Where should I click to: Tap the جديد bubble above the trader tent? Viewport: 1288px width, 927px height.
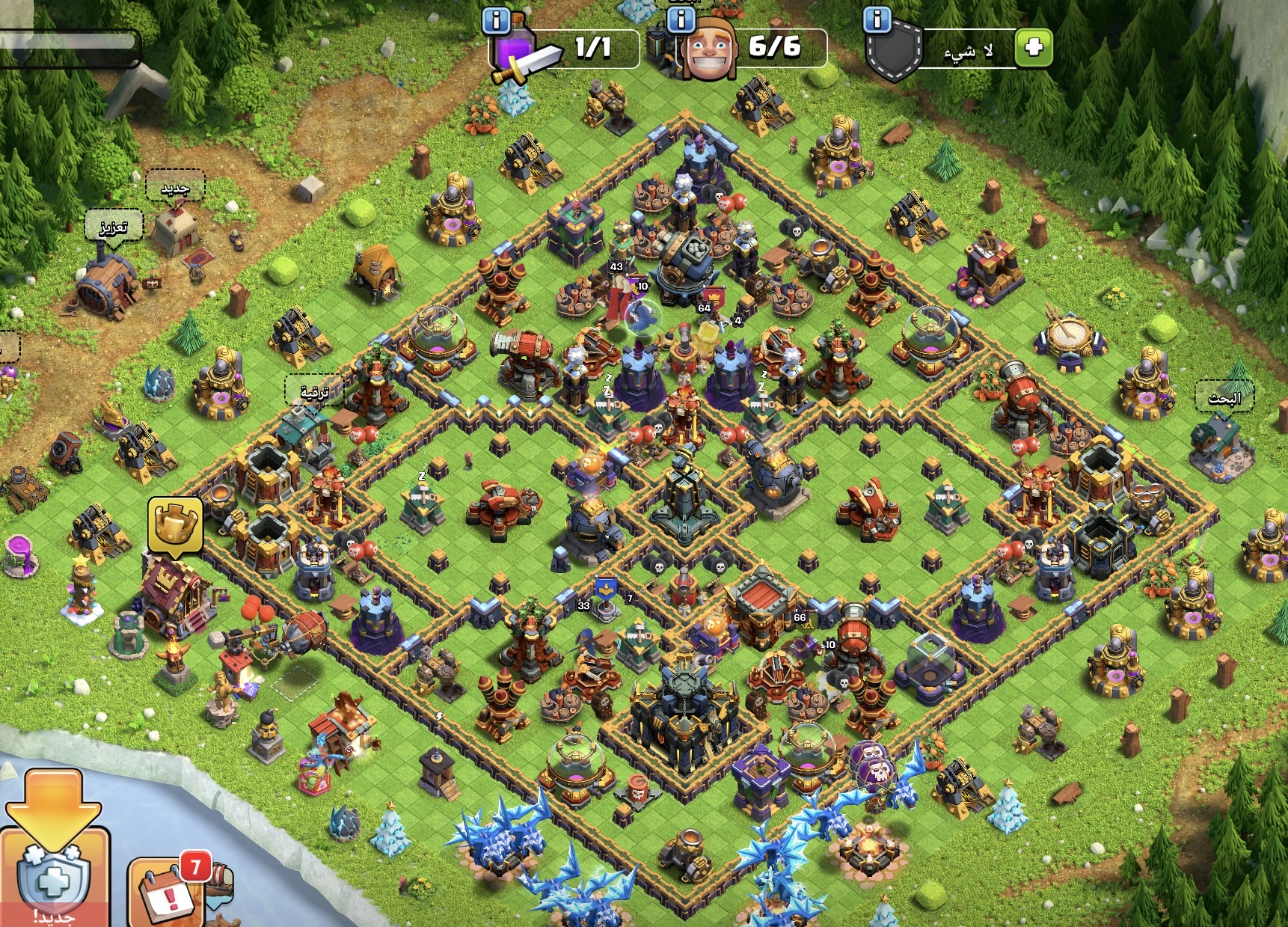(175, 187)
